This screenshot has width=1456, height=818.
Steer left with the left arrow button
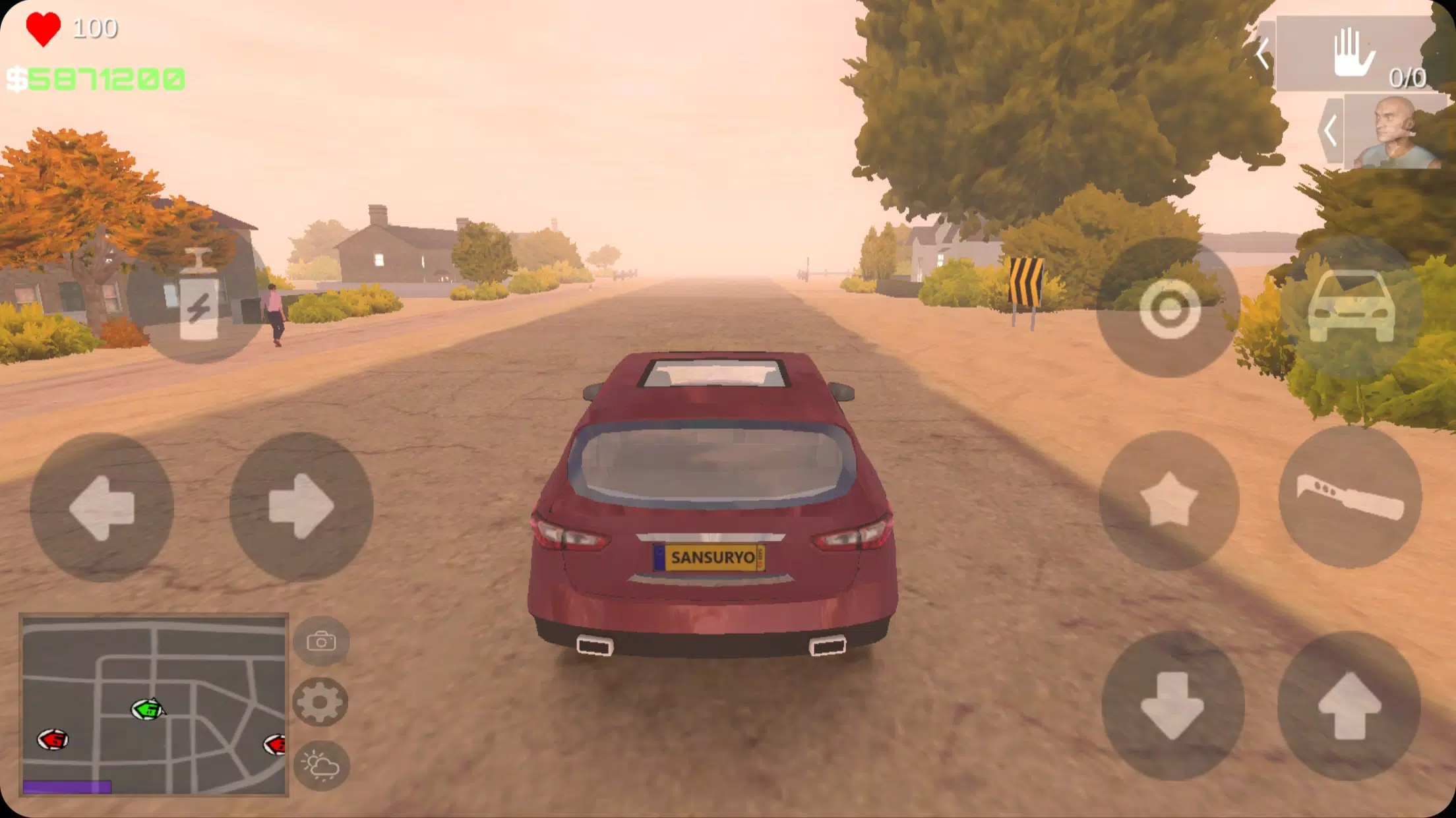point(102,508)
